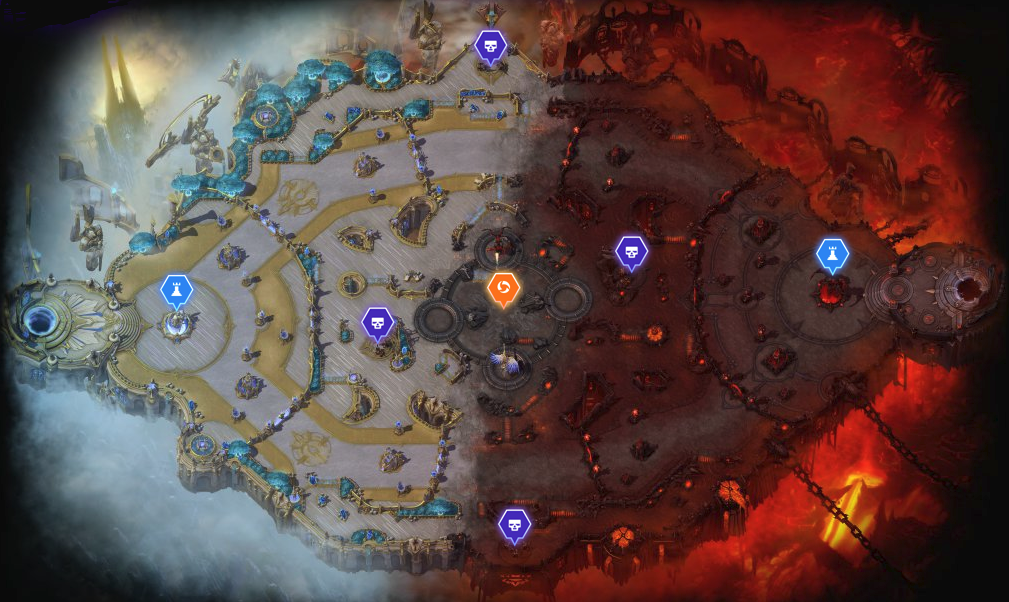This screenshot has width=1009, height=602.
Task: Click the blue core marker on the hell base
Action: 832,254
